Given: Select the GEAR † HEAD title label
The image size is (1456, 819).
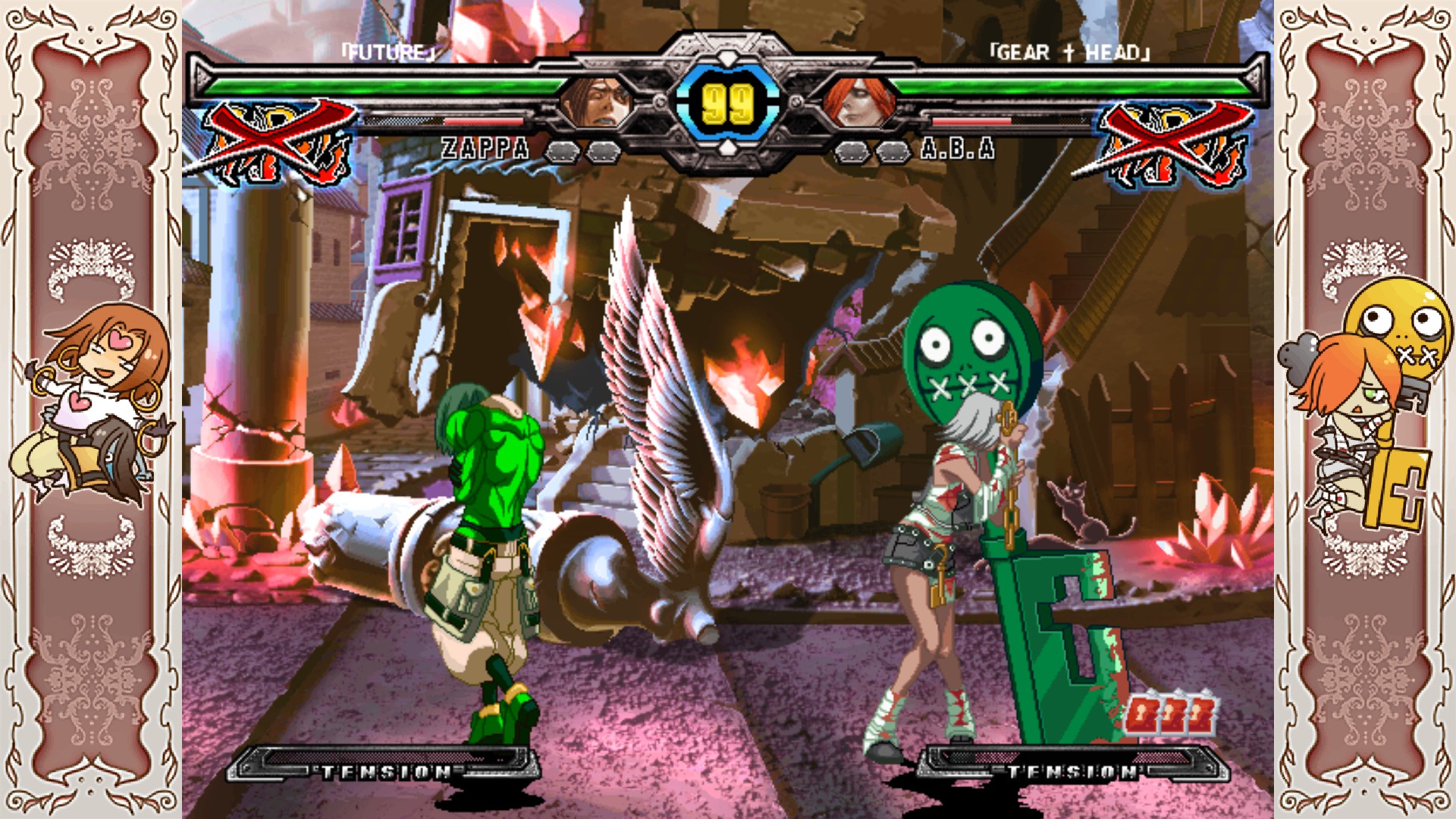Looking at the screenshot, I should (x=1069, y=52).
